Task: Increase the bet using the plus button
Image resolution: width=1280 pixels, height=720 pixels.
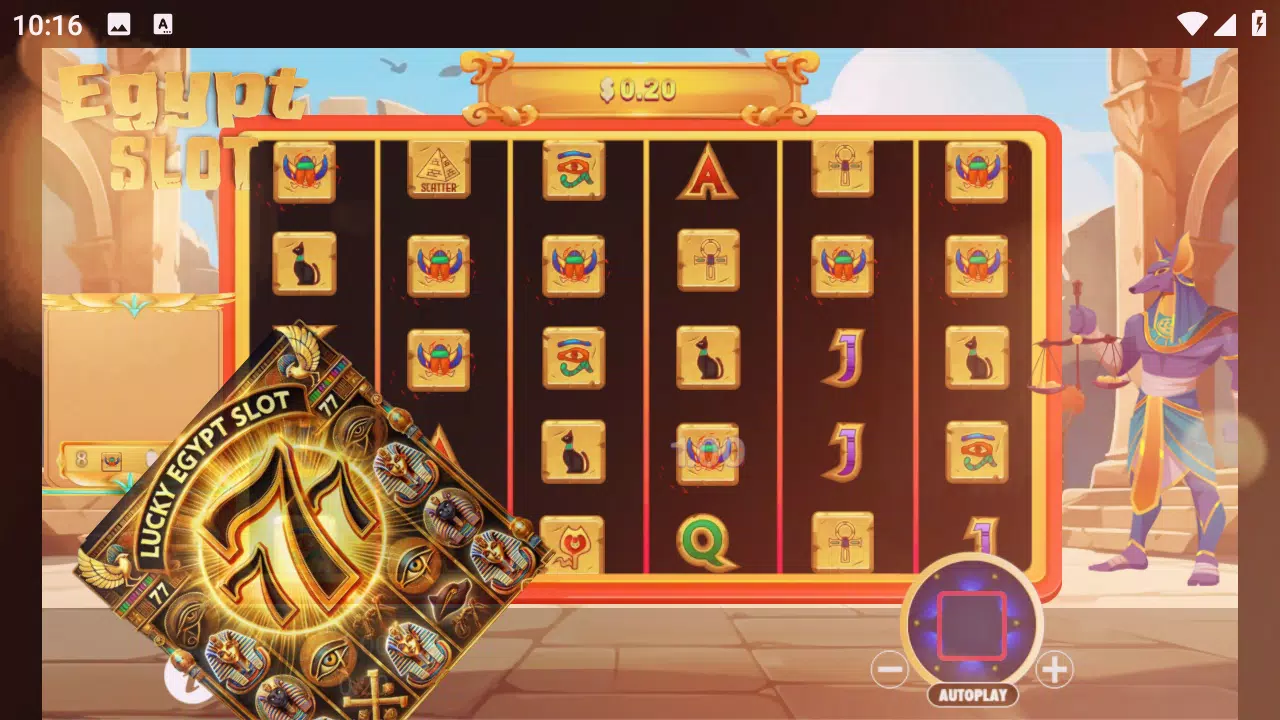Action: point(1055,670)
